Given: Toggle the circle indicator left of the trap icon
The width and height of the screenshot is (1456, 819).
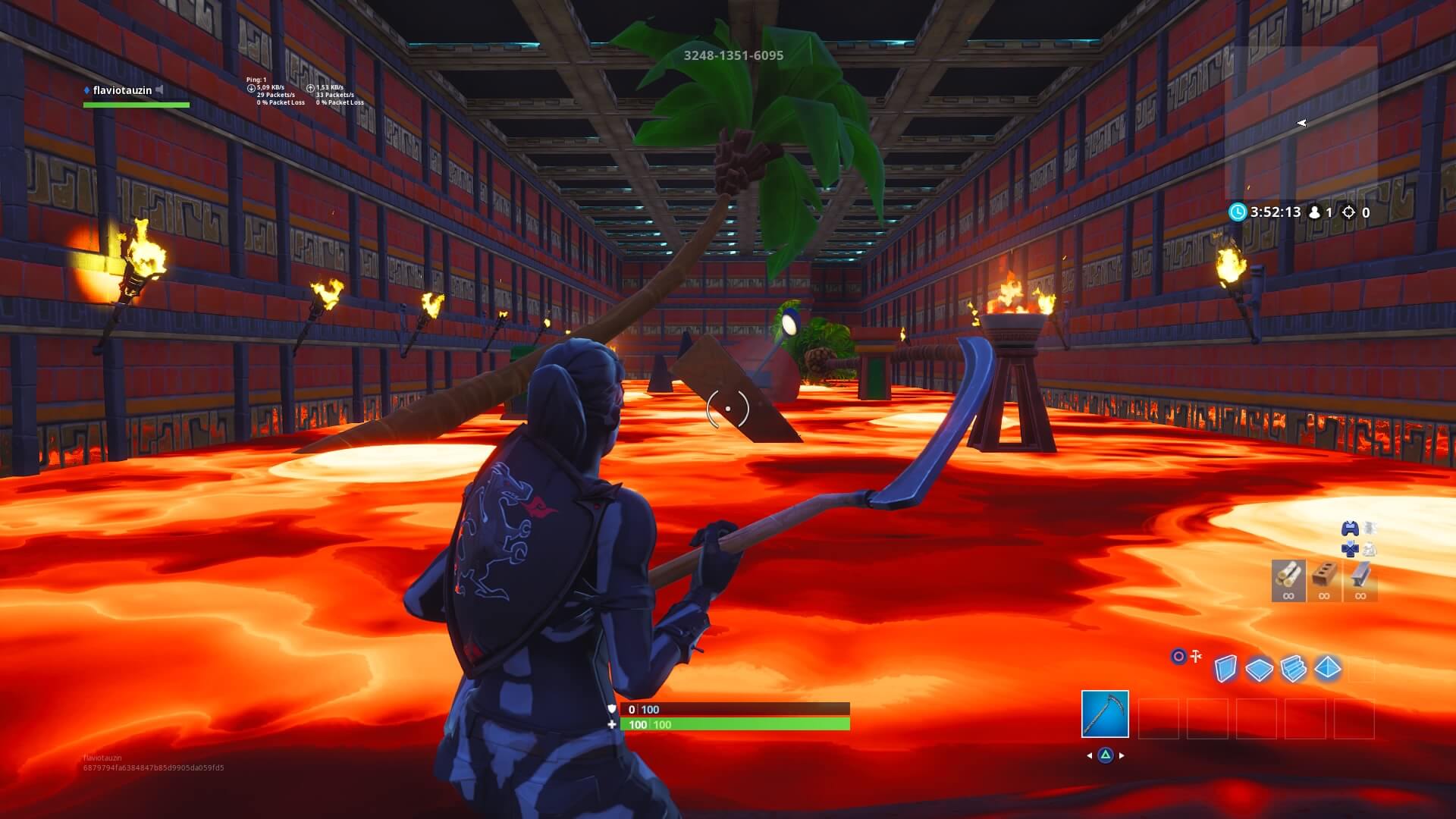Looking at the screenshot, I should pyautogui.click(x=1178, y=655).
